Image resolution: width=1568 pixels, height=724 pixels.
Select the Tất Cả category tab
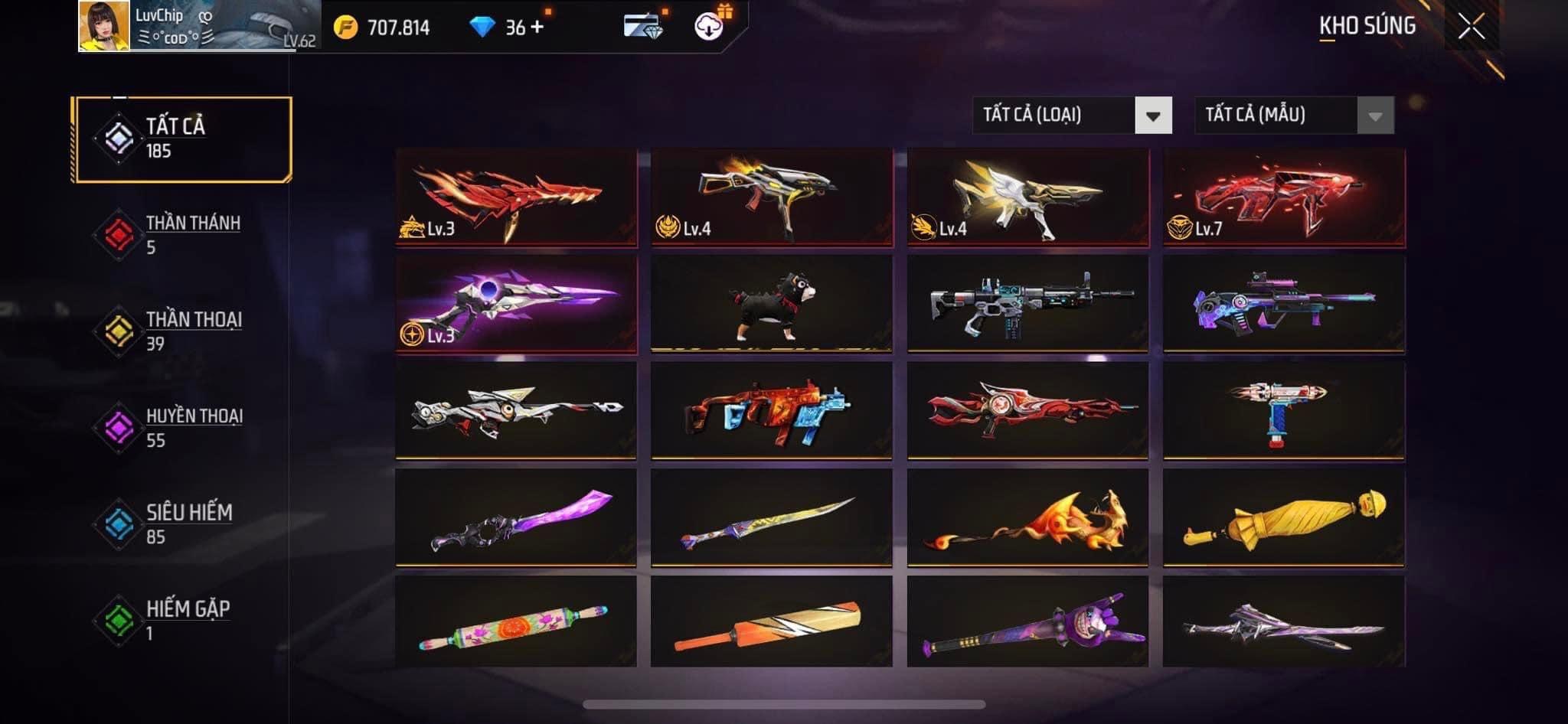point(182,139)
